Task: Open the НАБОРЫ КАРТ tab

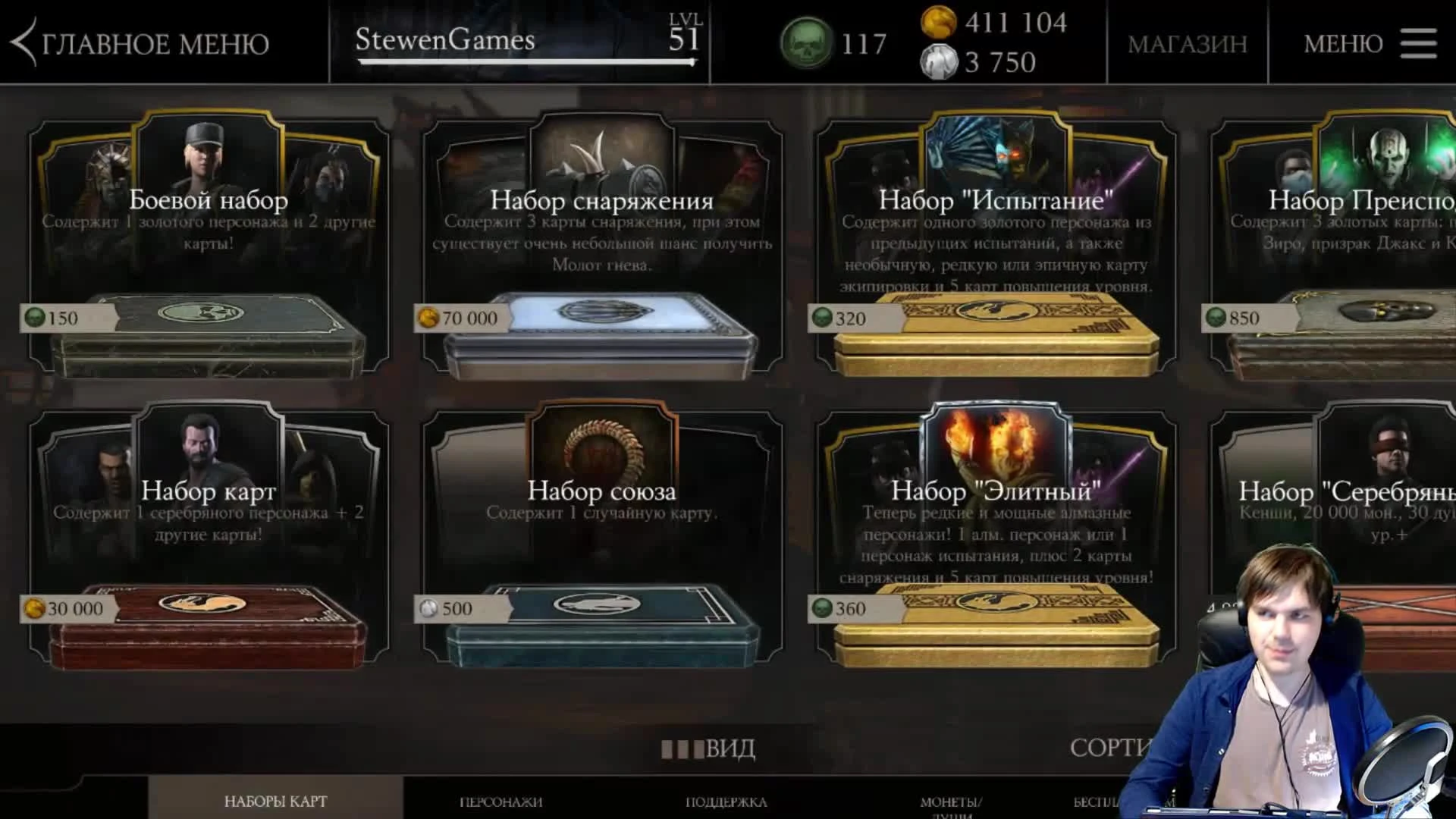Action: pos(275,799)
